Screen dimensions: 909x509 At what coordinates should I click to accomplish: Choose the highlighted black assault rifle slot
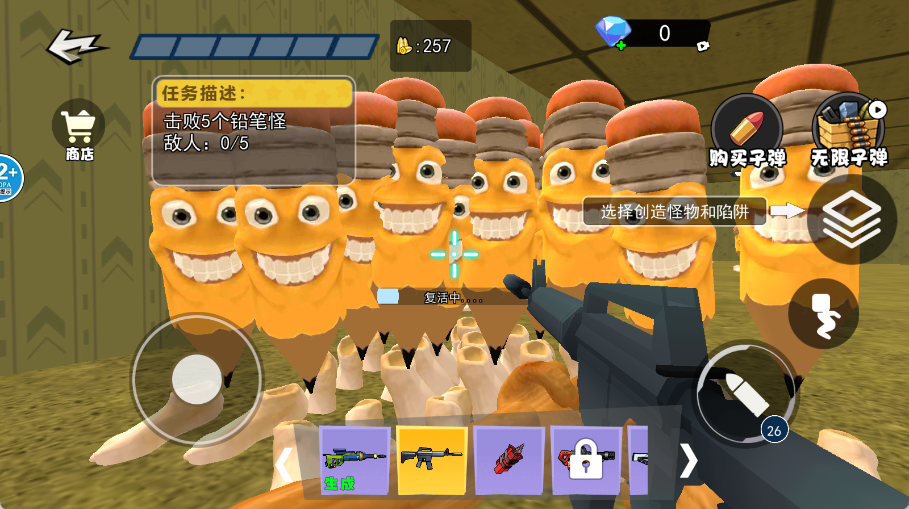click(x=432, y=459)
